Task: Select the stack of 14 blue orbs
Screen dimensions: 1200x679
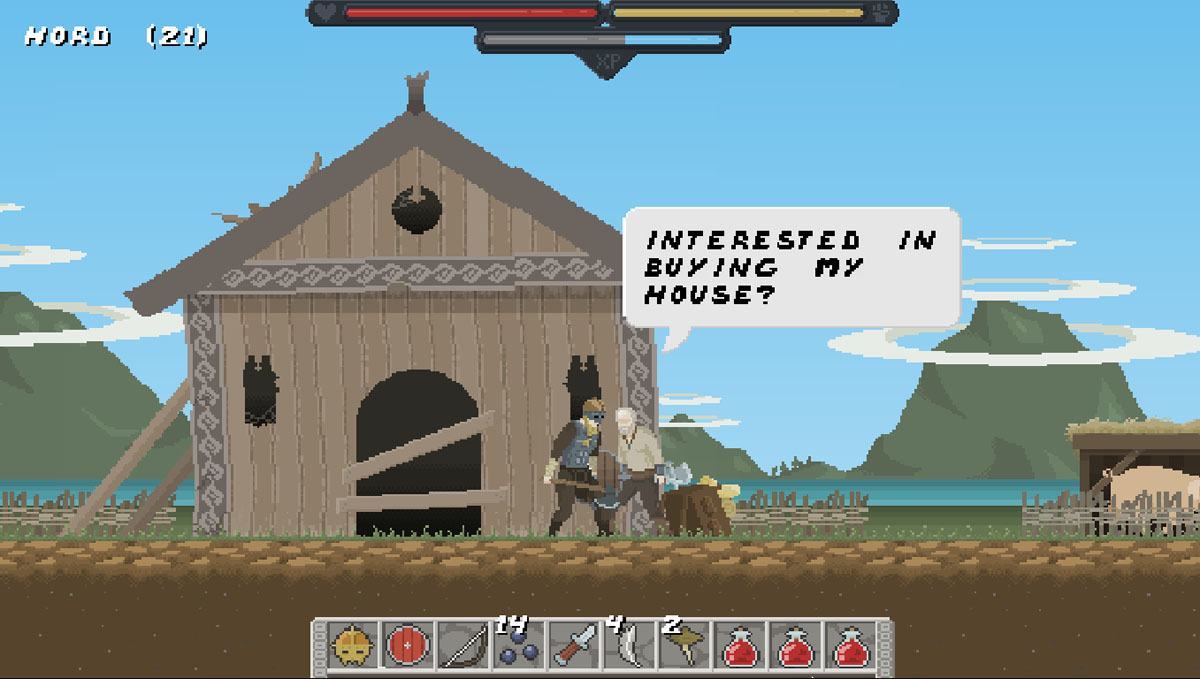Action: point(519,647)
